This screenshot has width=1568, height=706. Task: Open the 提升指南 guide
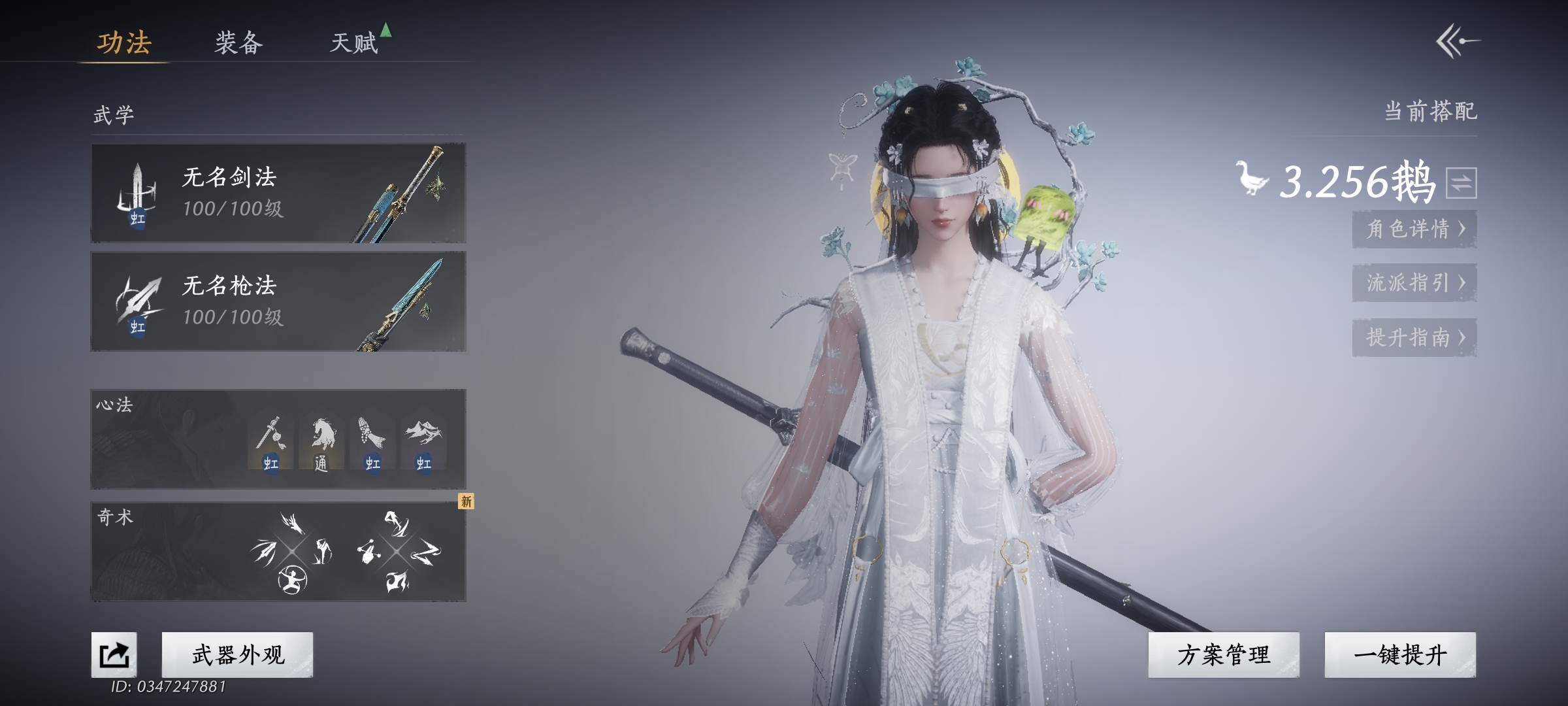coord(1414,337)
